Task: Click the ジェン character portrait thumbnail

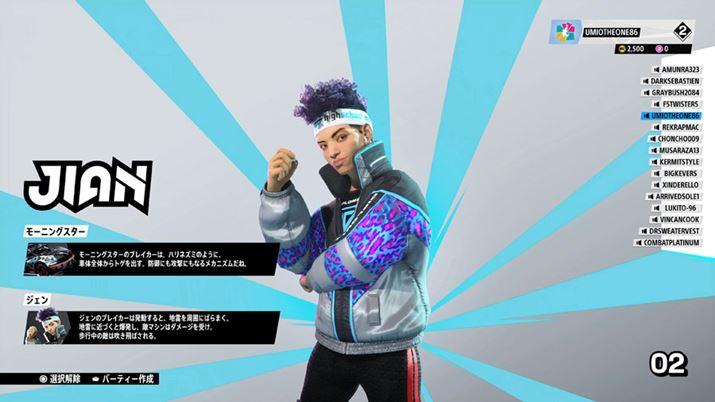Action: pos(45,327)
